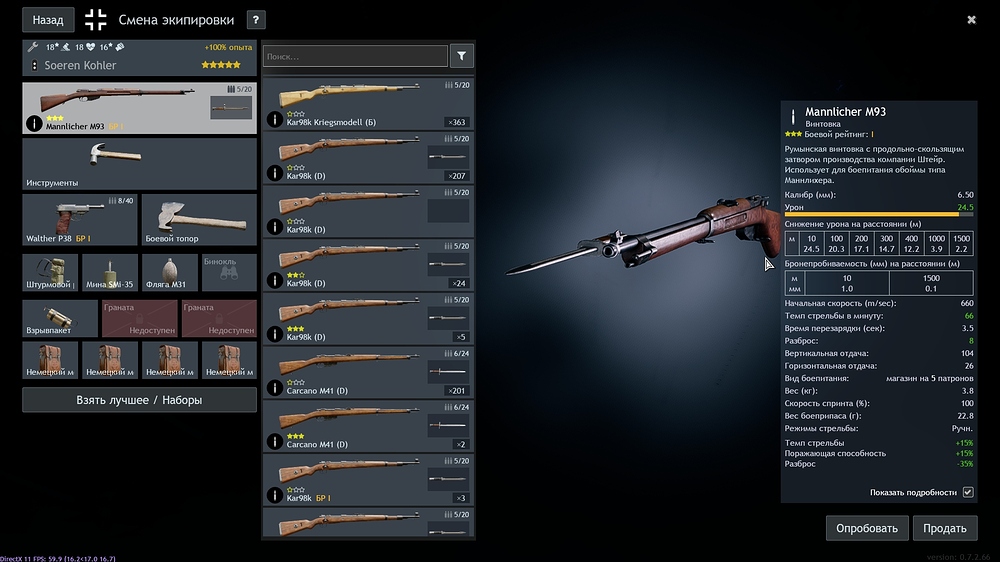
Task: Select the Инструменты hammer slot
Action: [x=139, y=164]
